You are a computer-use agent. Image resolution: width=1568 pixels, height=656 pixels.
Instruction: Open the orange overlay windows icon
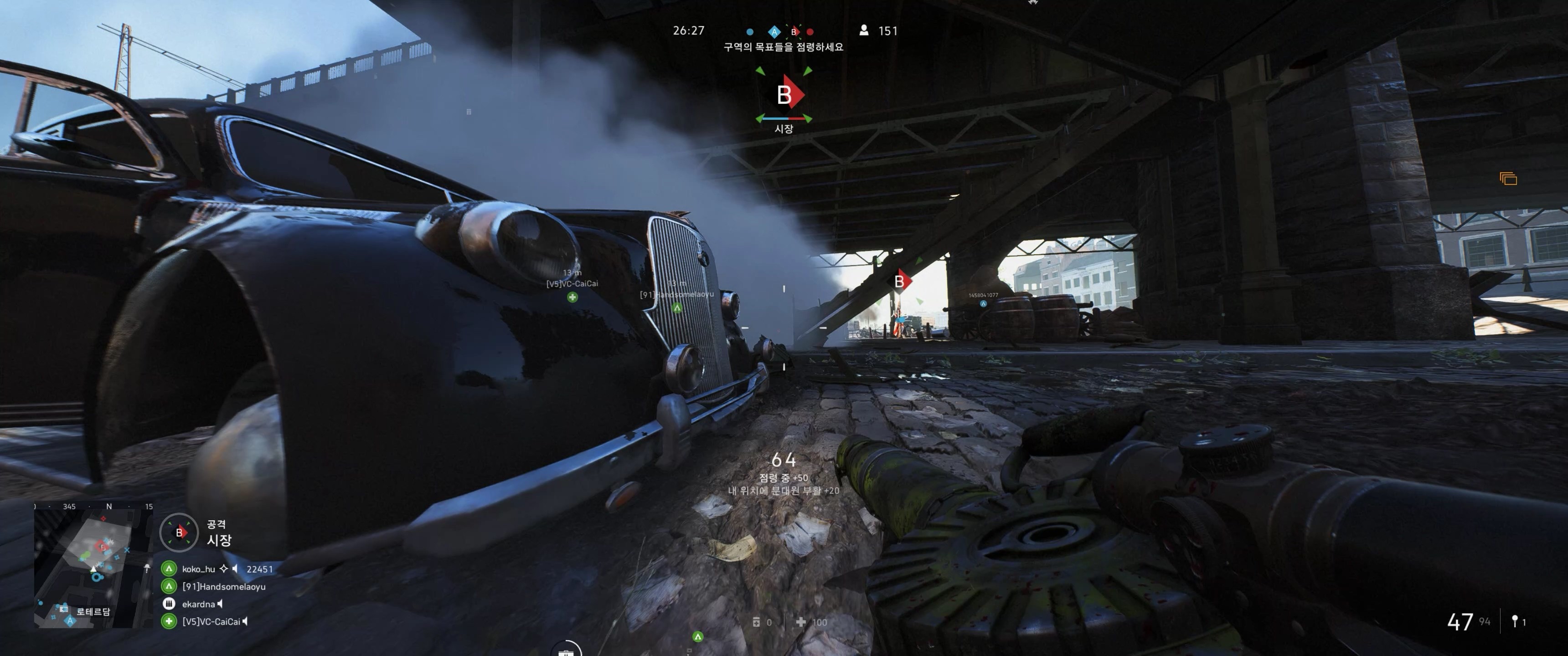(1508, 179)
